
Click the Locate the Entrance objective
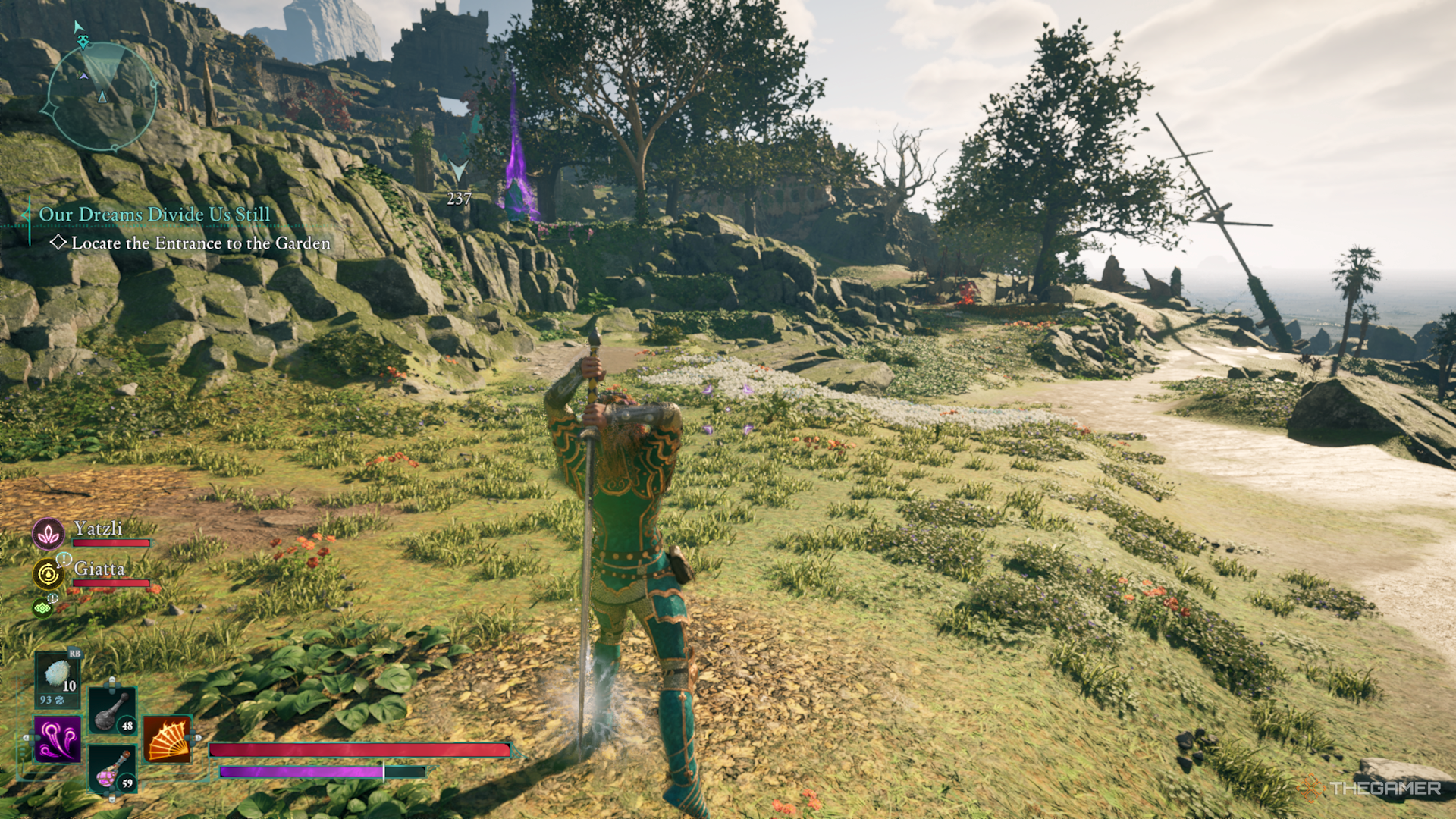click(x=200, y=243)
